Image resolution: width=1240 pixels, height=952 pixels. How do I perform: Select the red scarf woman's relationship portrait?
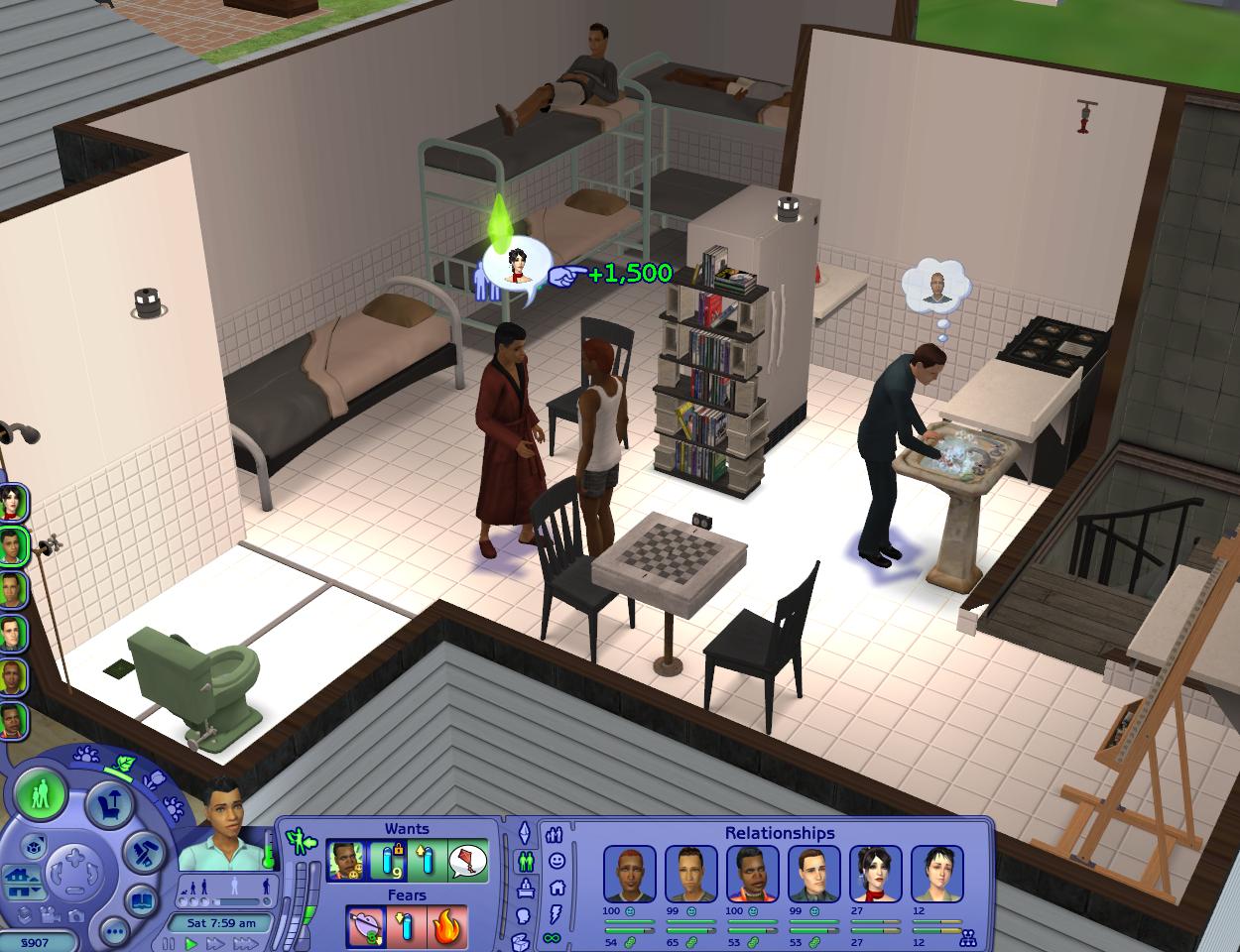(x=876, y=873)
